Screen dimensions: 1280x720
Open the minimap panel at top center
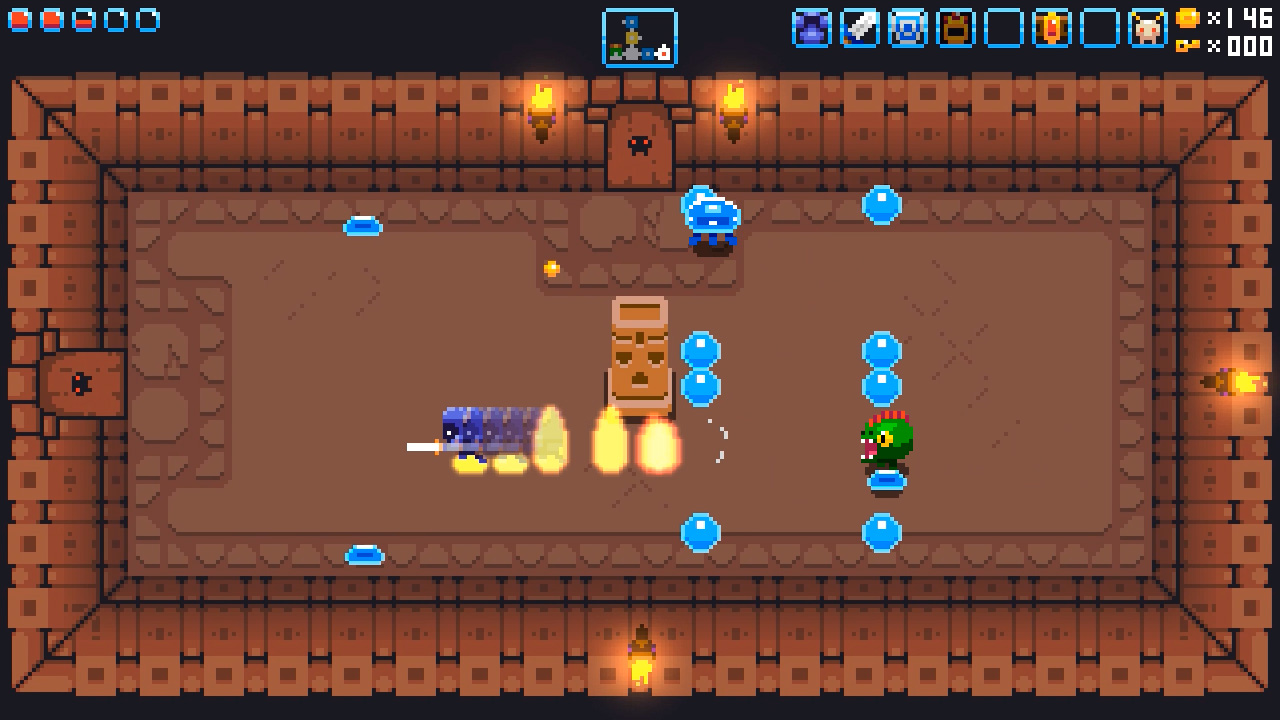pyautogui.click(x=640, y=36)
